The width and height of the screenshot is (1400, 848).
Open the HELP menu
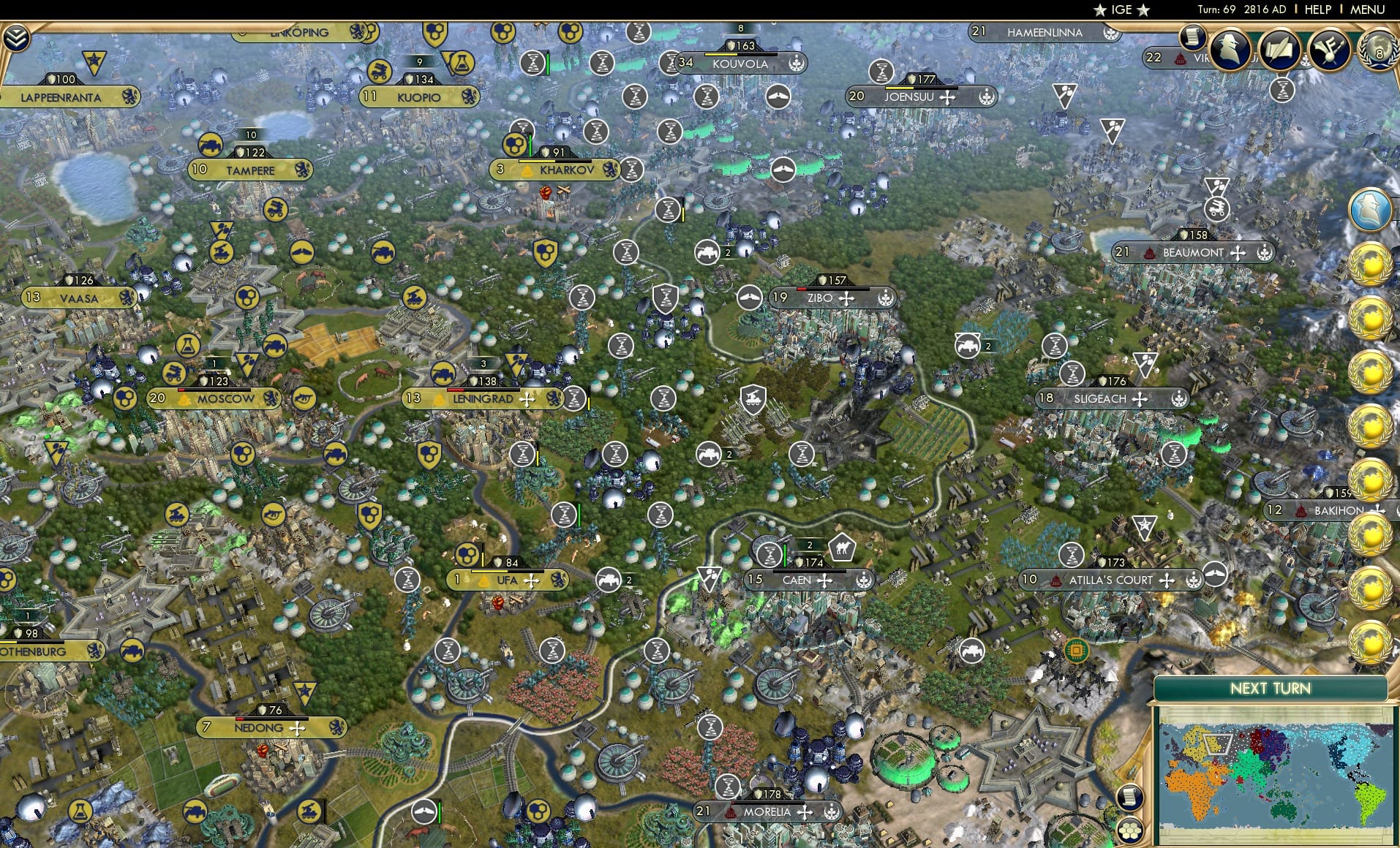tap(1317, 10)
